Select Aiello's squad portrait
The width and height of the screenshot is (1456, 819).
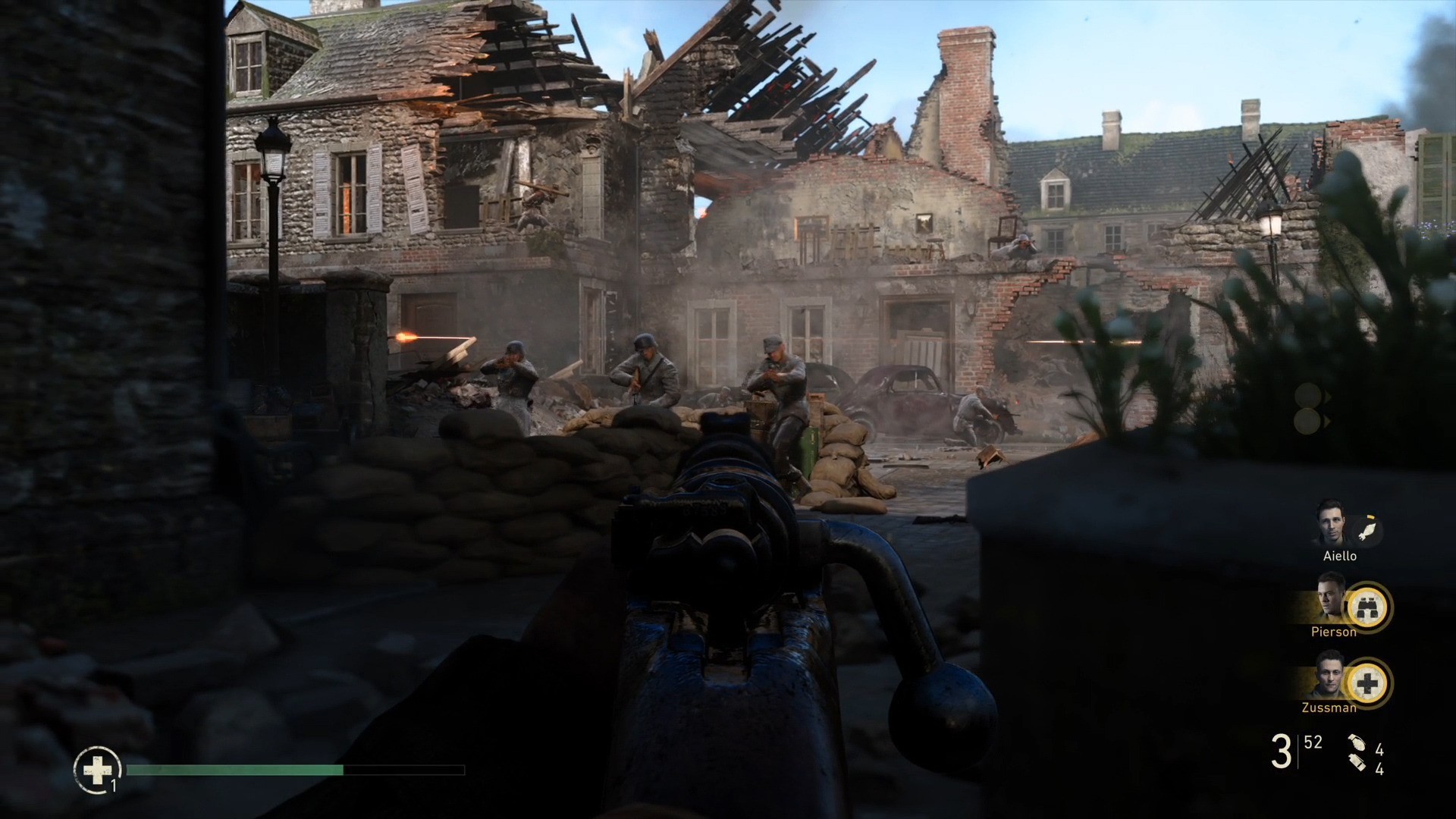pos(1330,523)
